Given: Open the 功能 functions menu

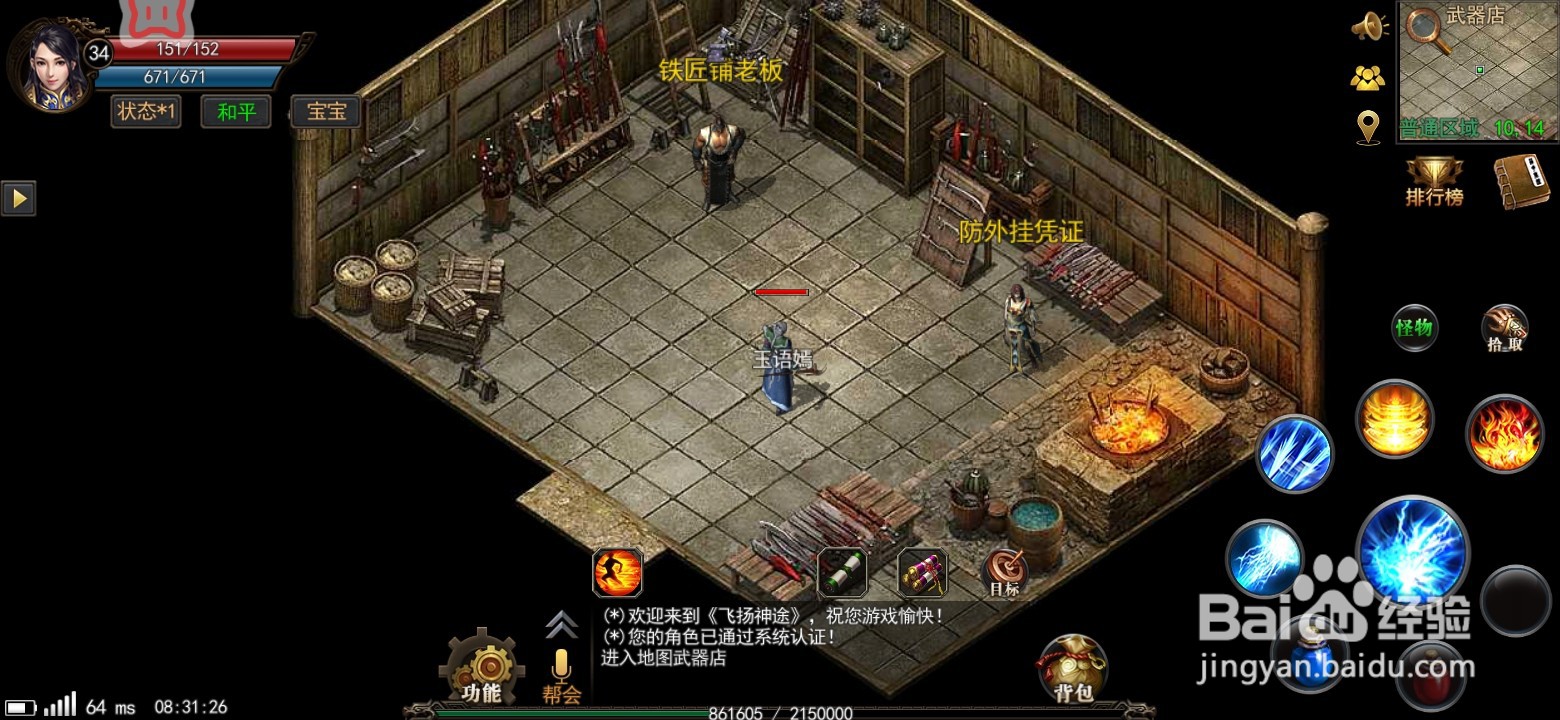Looking at the screenshot, I should point(484,665).
